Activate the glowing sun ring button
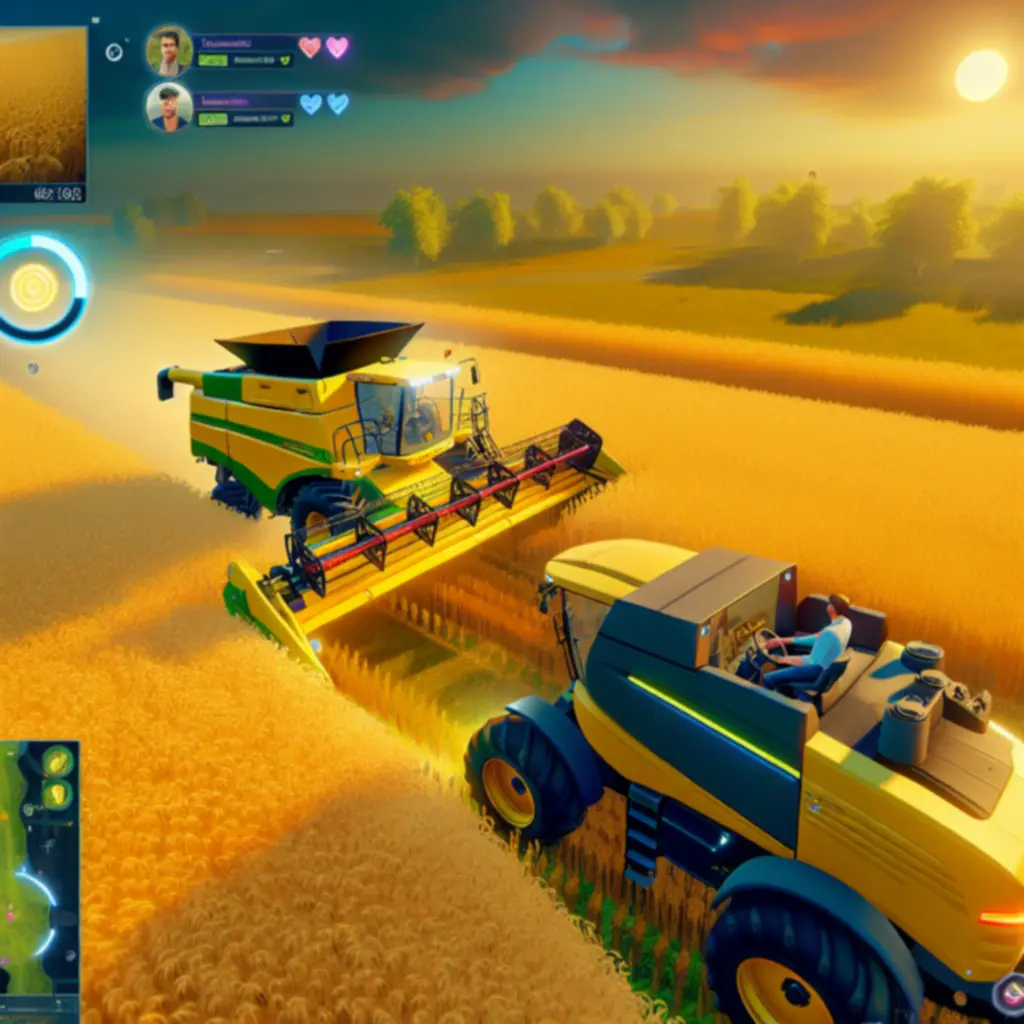 (x=36, y=288)
